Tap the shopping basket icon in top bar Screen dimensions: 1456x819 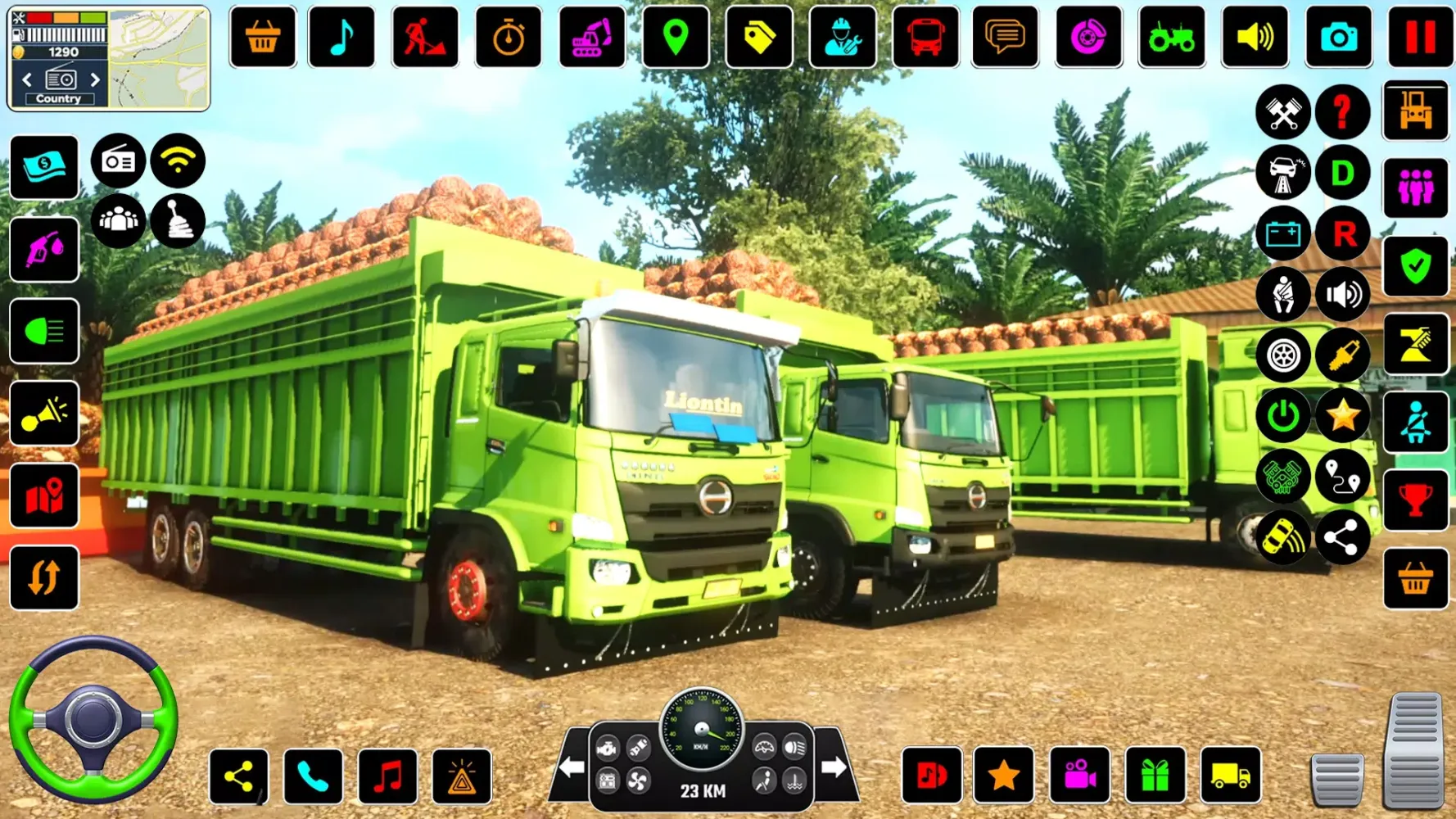pyautogui.click(x=262, y=37)
